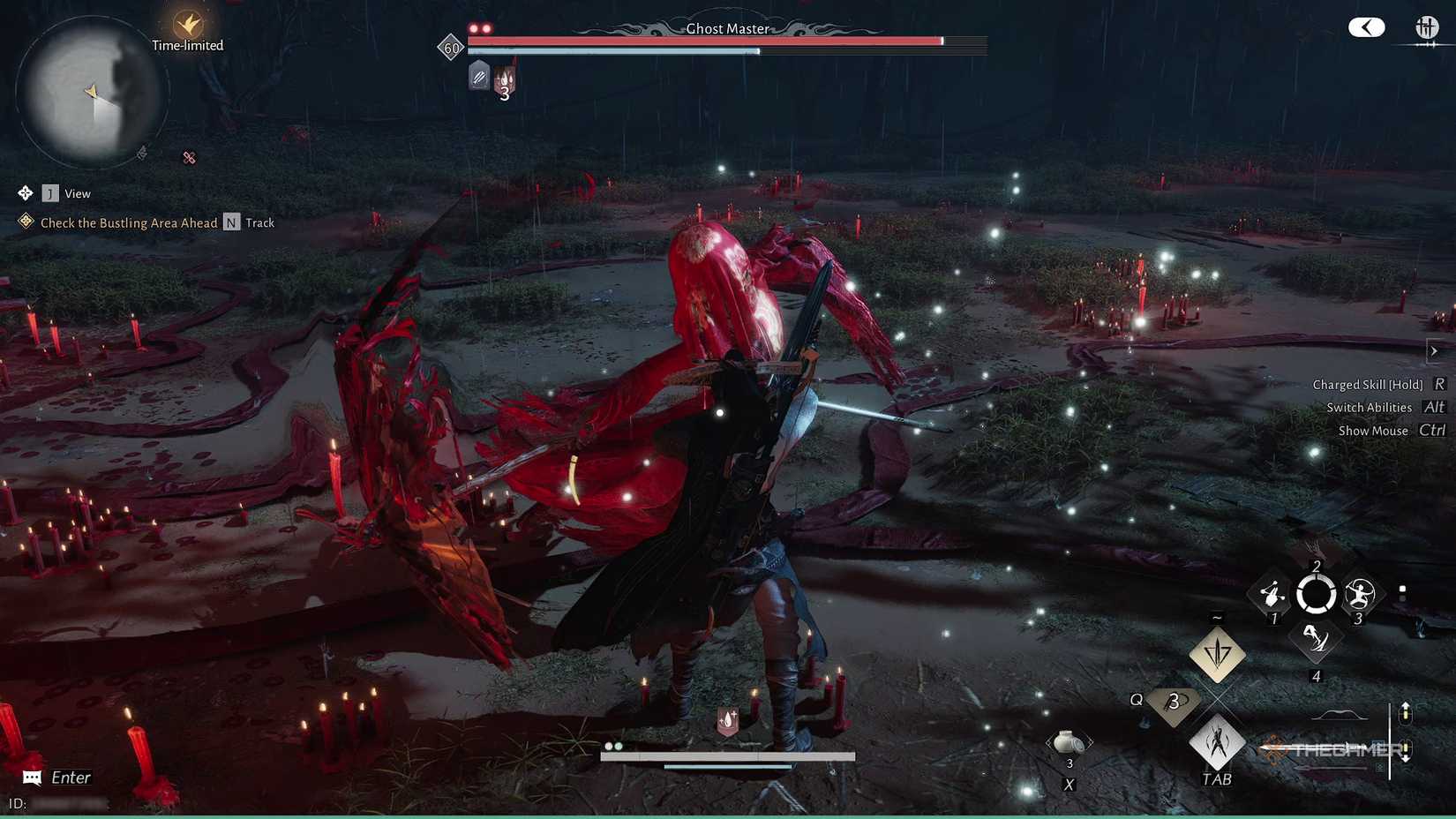Click the stacked bleed debuff icon showing 3
This screenshot has width=1456, height=819.
tap(504, 79)
